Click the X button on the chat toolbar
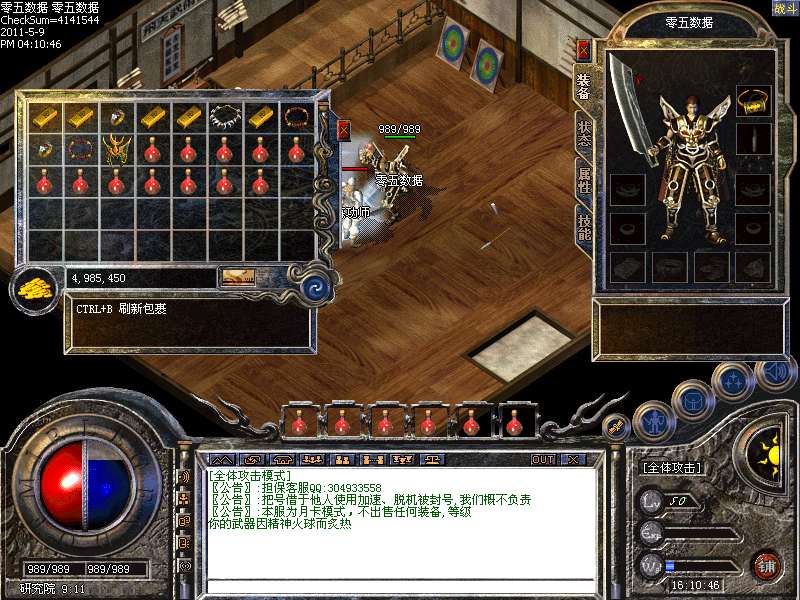This screenshot has width=800, height=600. coord(572,460)
